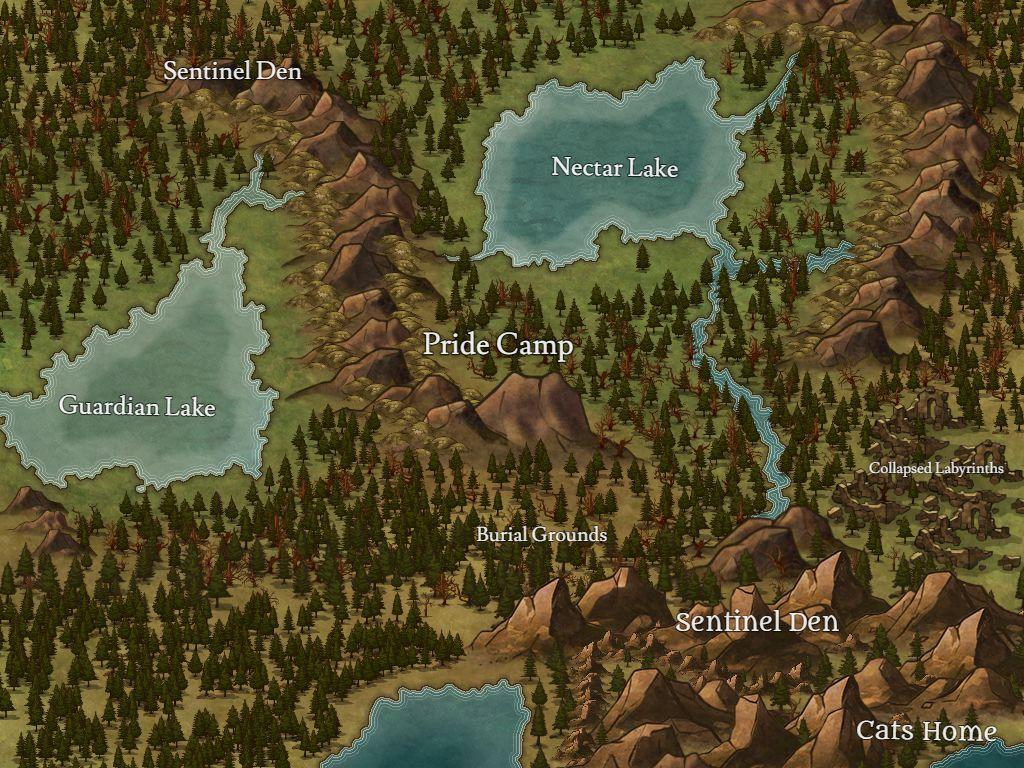Go to the Cats Home location label

[926, 731]
